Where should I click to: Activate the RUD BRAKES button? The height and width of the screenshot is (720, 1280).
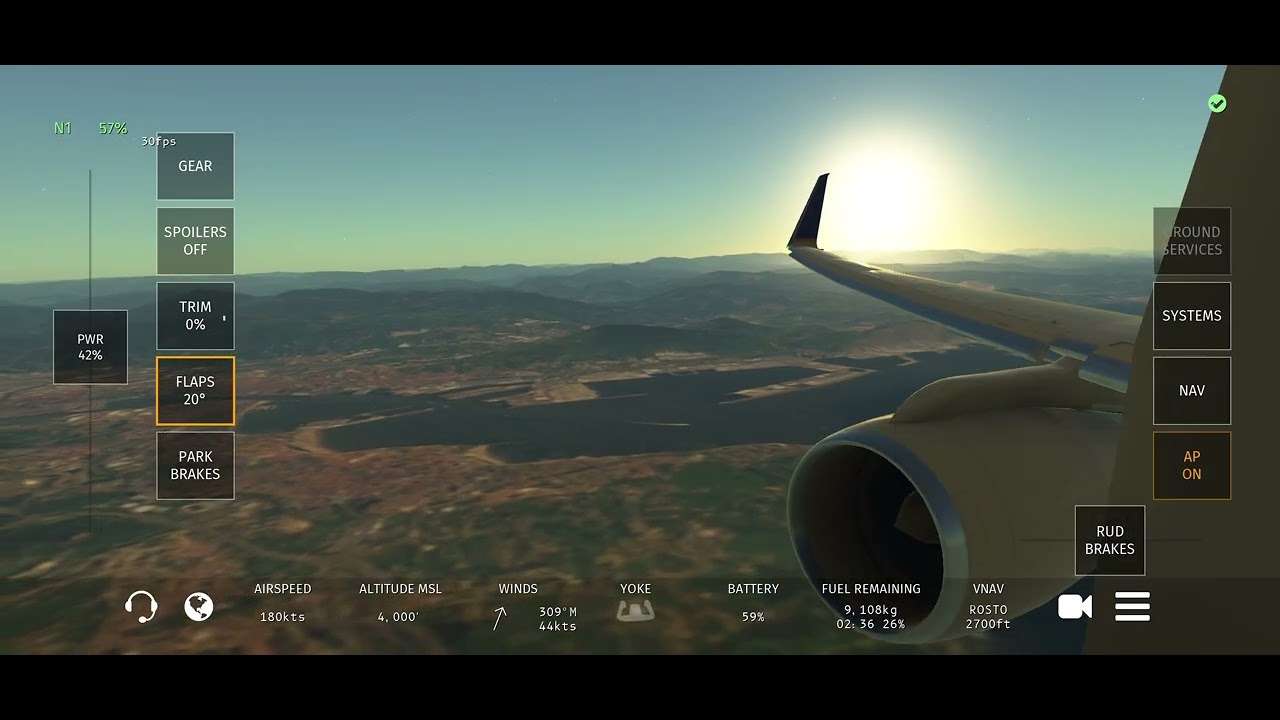[1109, 541]
